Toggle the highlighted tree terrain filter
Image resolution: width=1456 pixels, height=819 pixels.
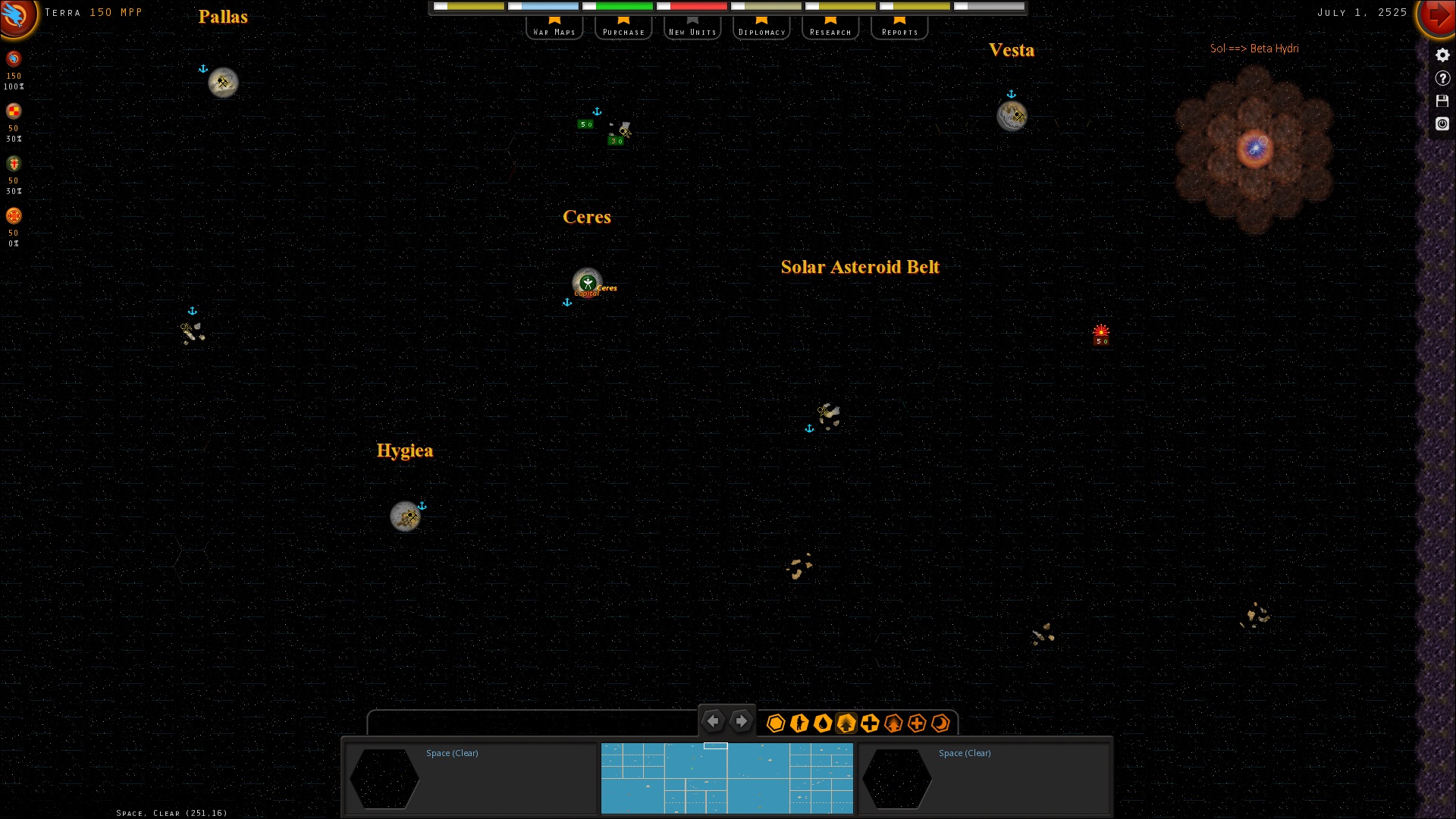tap(847, 723)
